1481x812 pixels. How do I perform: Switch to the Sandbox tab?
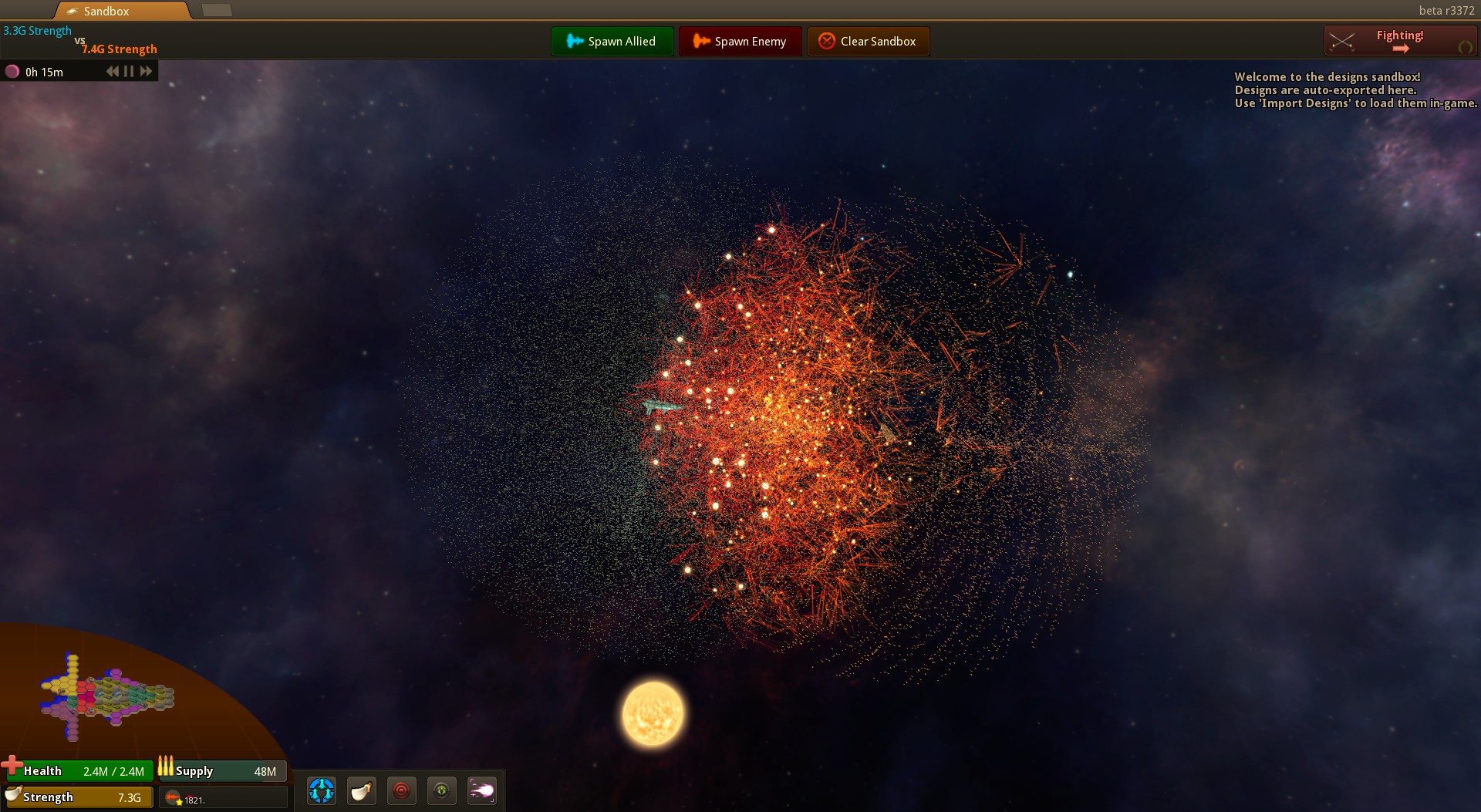[120, 11]
